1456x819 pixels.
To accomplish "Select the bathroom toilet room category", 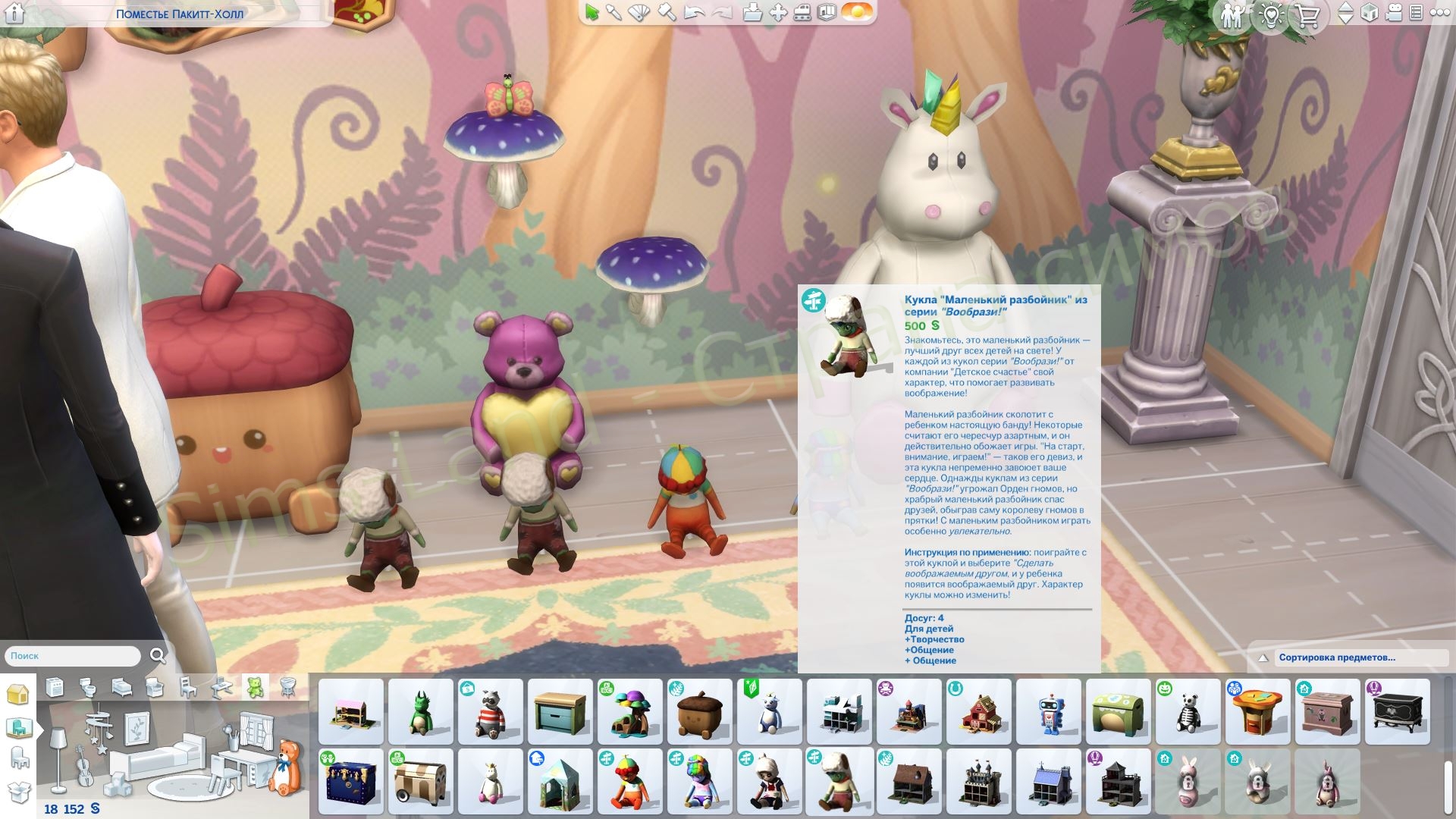I will point(88,687).
